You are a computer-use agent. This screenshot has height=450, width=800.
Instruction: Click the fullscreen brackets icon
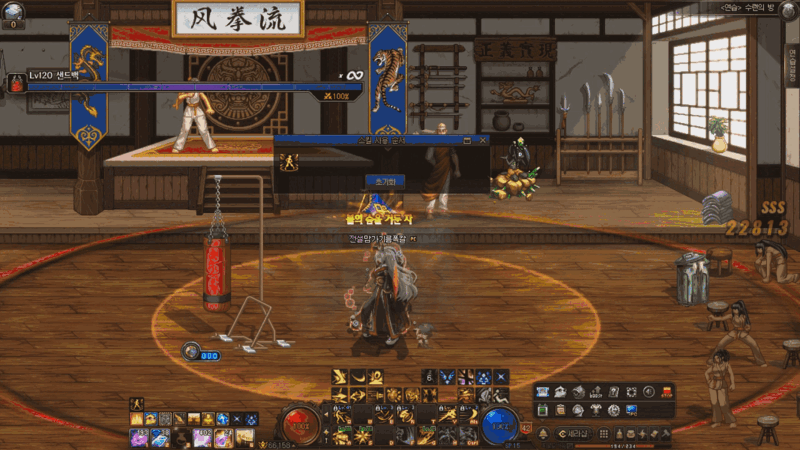(631, 392)
